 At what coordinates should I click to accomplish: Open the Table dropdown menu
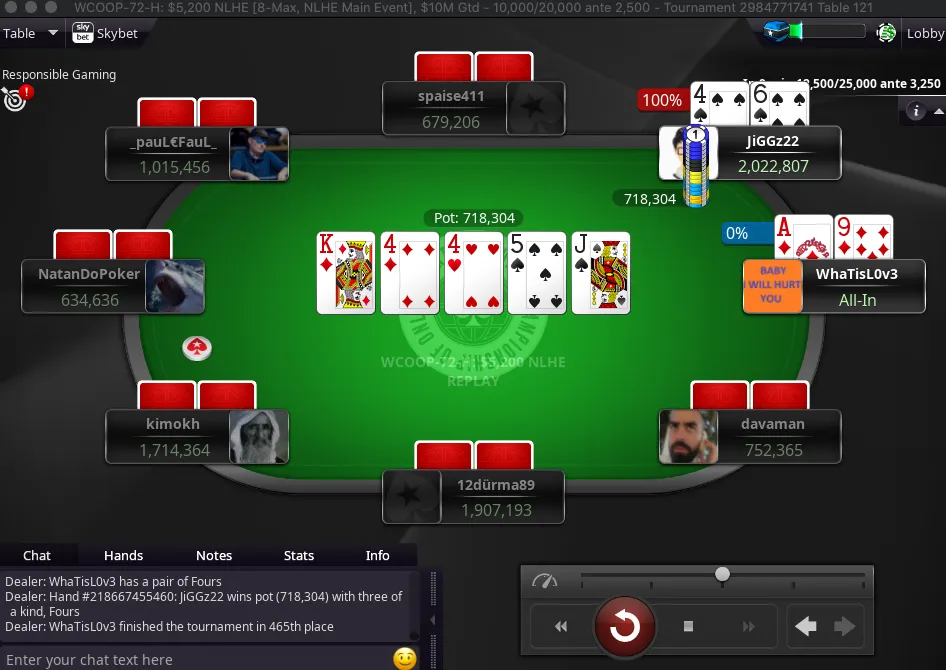31,33
